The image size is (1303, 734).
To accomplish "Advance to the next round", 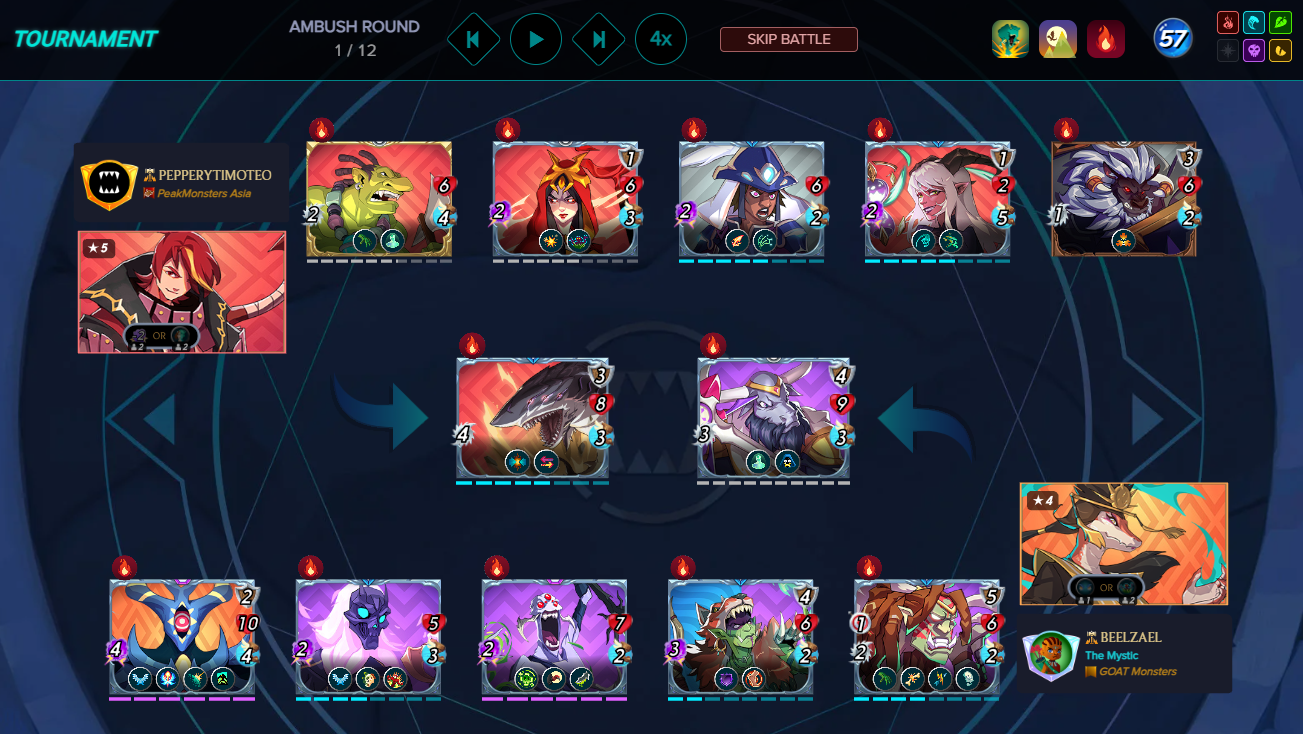I will tap(599, 39).
